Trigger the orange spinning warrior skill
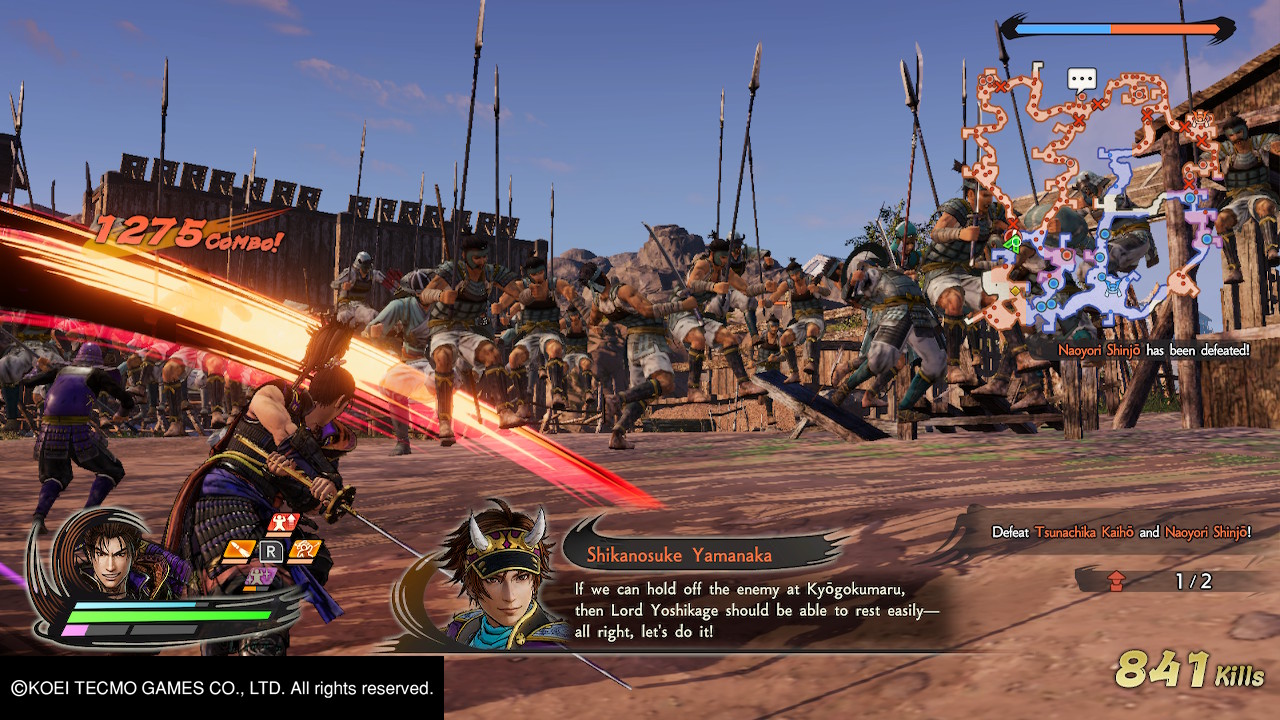 click(304, 549)
